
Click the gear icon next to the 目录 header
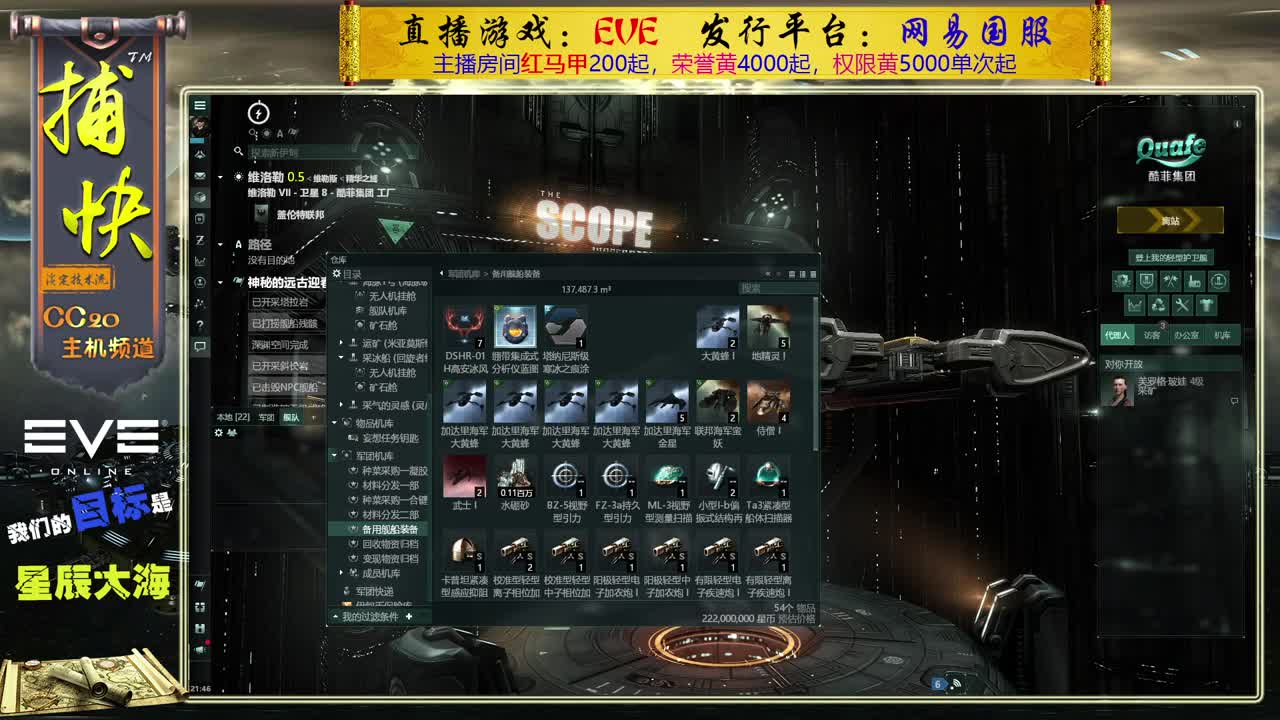coord(338,272)
